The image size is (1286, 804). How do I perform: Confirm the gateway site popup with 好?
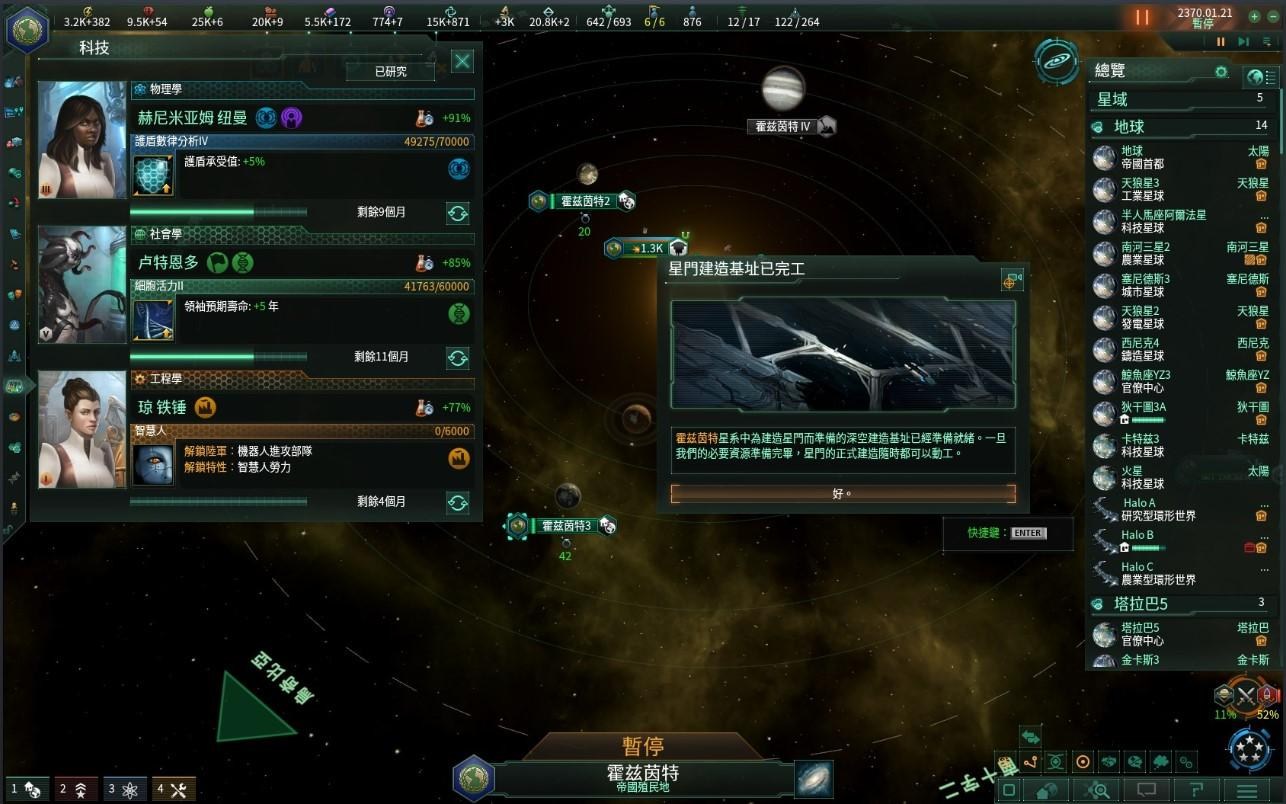coord(842,494)
